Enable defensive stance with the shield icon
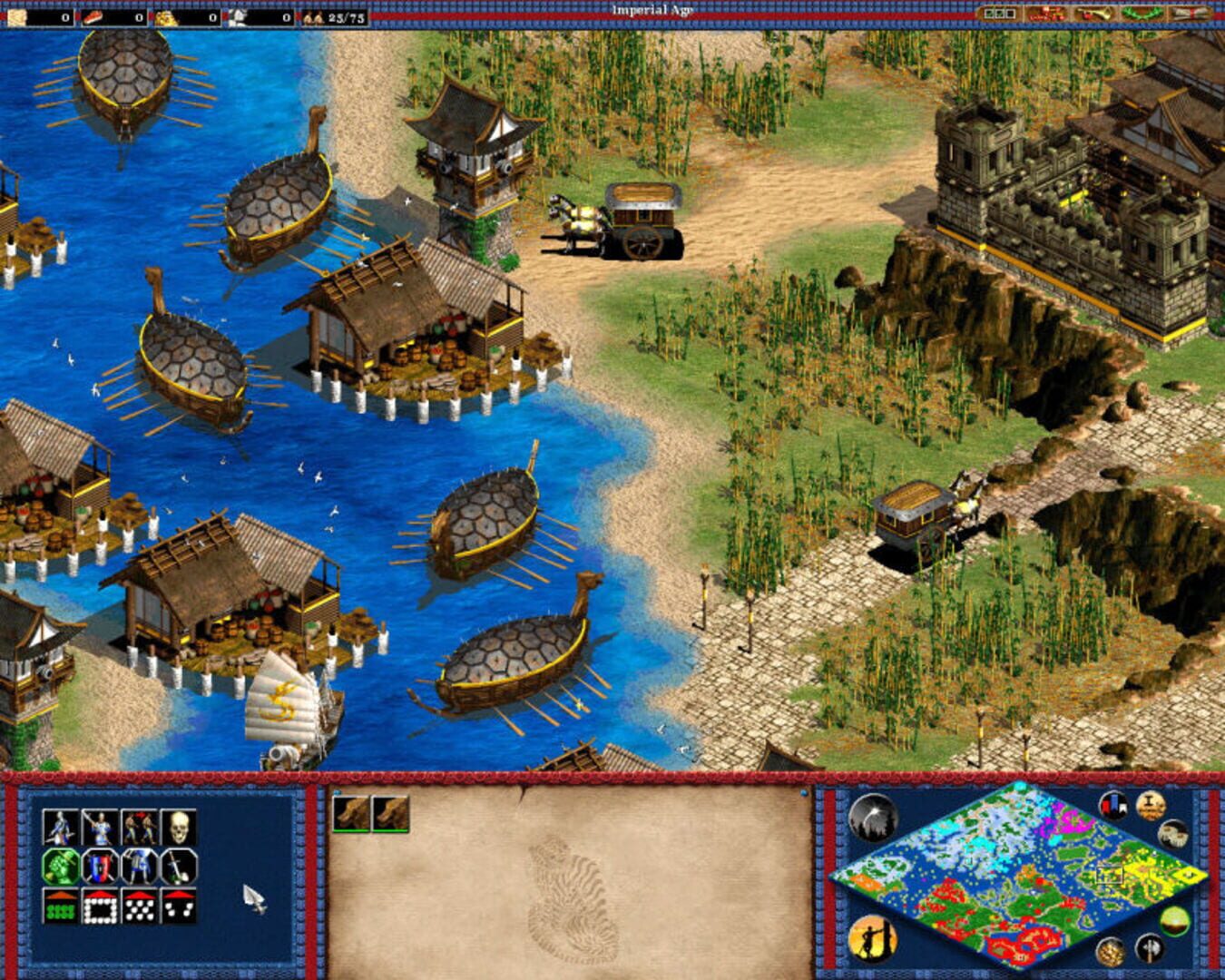The width and height of the screenshot is (1225, 980). pos(99,866)
